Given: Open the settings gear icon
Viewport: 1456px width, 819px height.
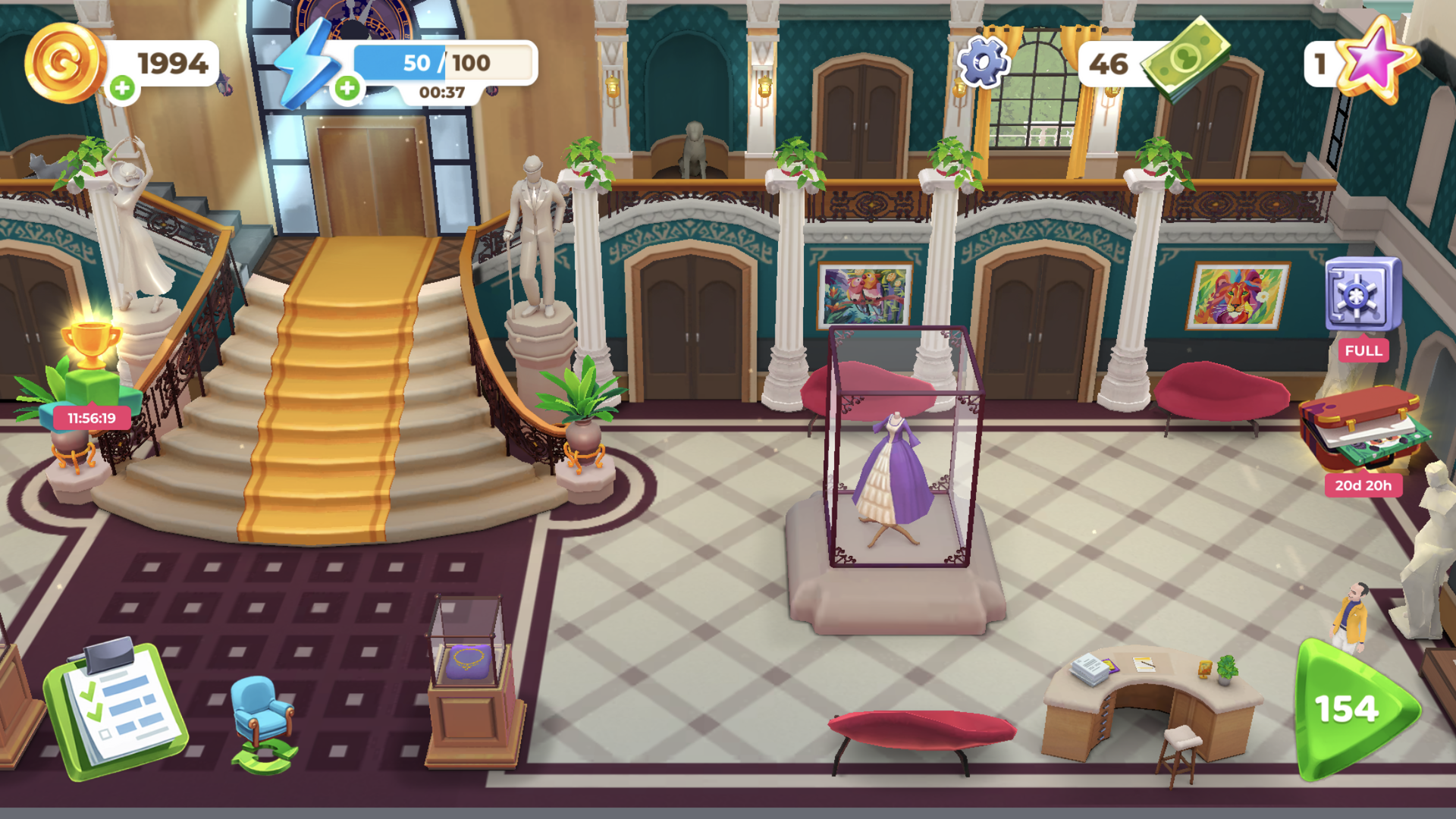Looking at the screenshot, I should [x=983, y=62].
